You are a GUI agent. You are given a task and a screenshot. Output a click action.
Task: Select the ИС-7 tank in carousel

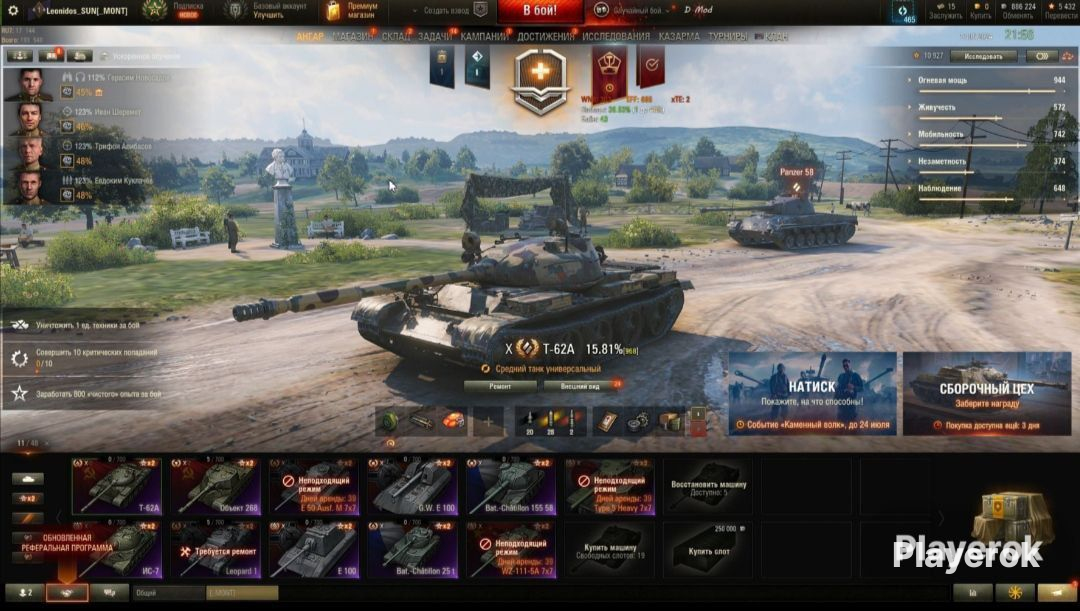[x=116, y=549]
